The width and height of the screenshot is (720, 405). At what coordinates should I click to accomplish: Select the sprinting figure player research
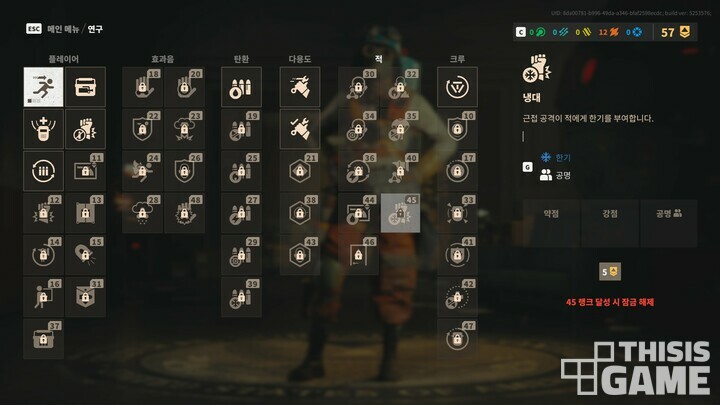pyautogui.click(x=43, y=87)
